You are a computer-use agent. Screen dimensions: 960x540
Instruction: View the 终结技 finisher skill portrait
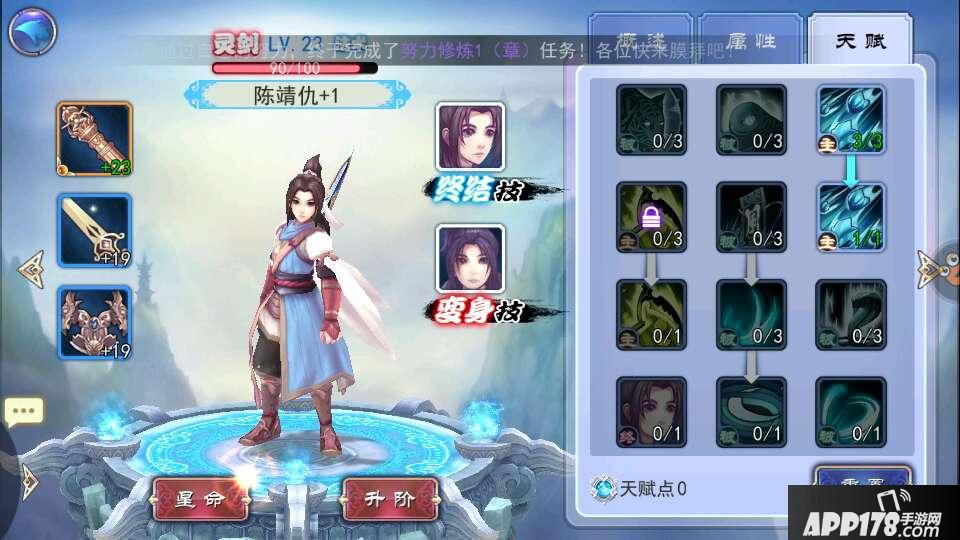click(x=469, y=137)
